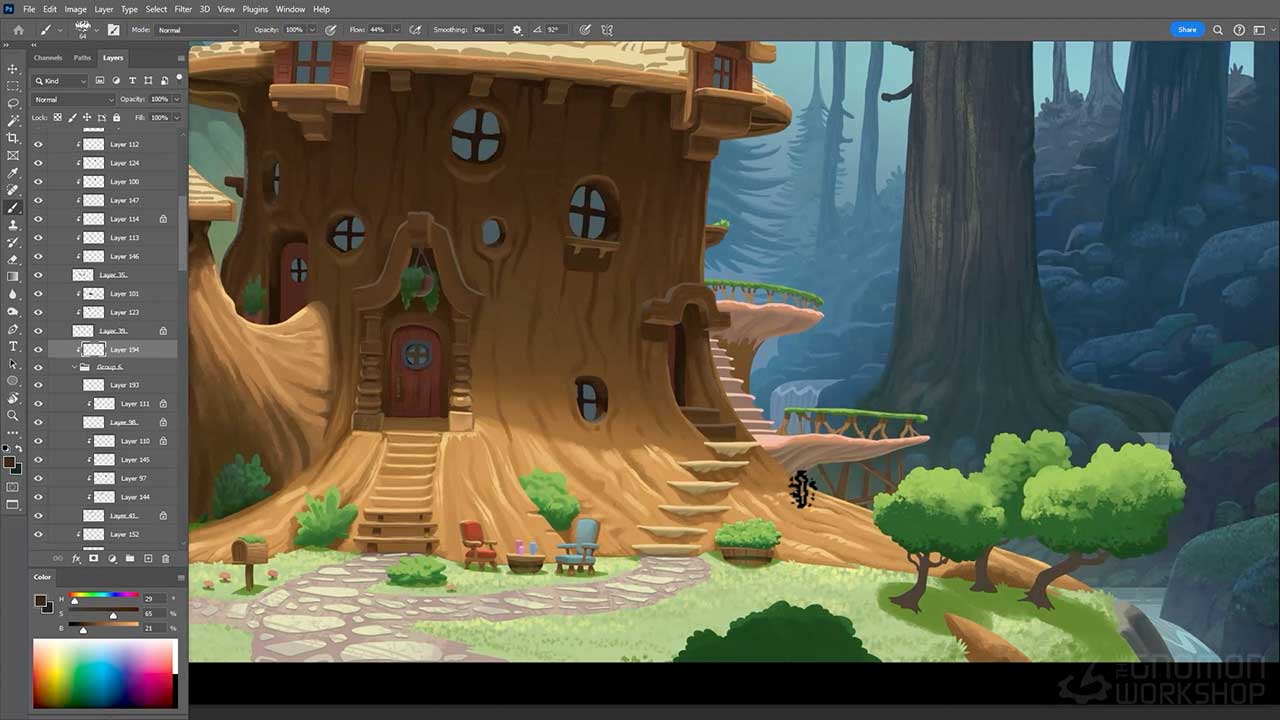Select the Move tool

pyautogui.click(x=12, y=69)
